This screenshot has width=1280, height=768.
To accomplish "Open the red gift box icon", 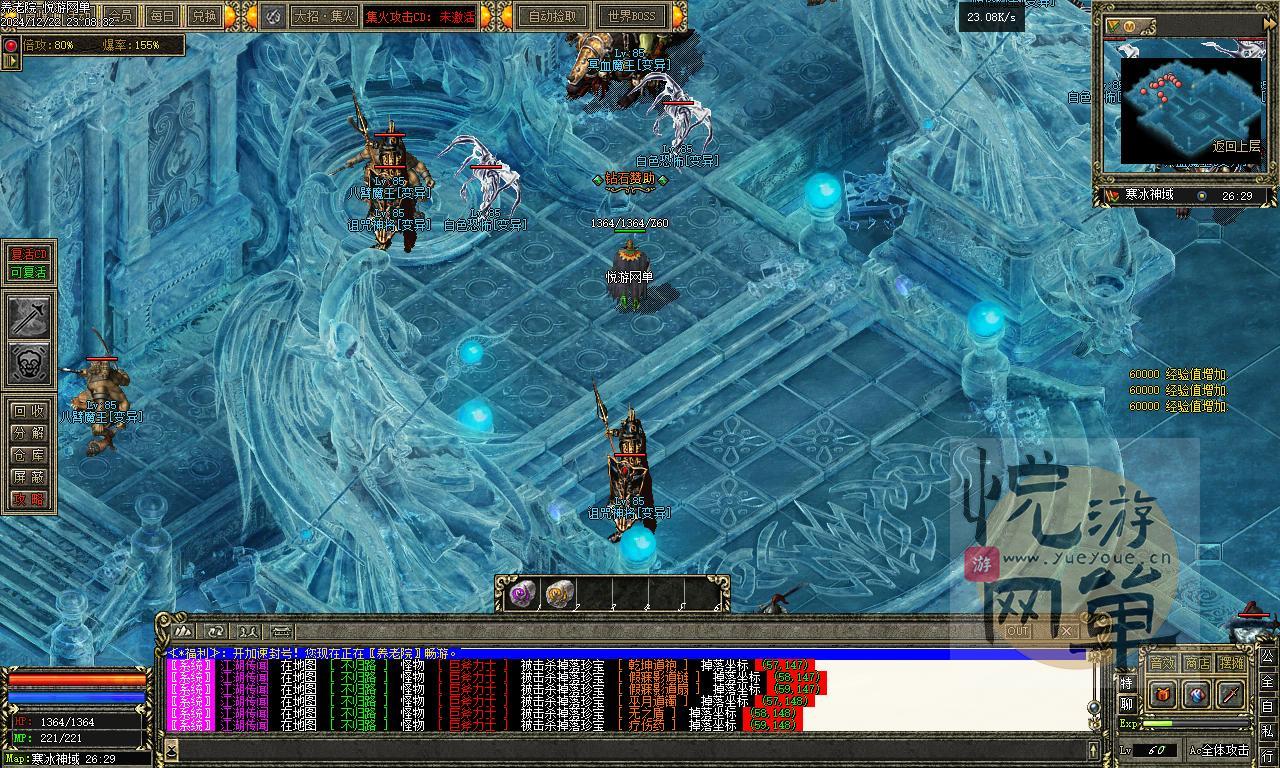I will point(1162,693).
